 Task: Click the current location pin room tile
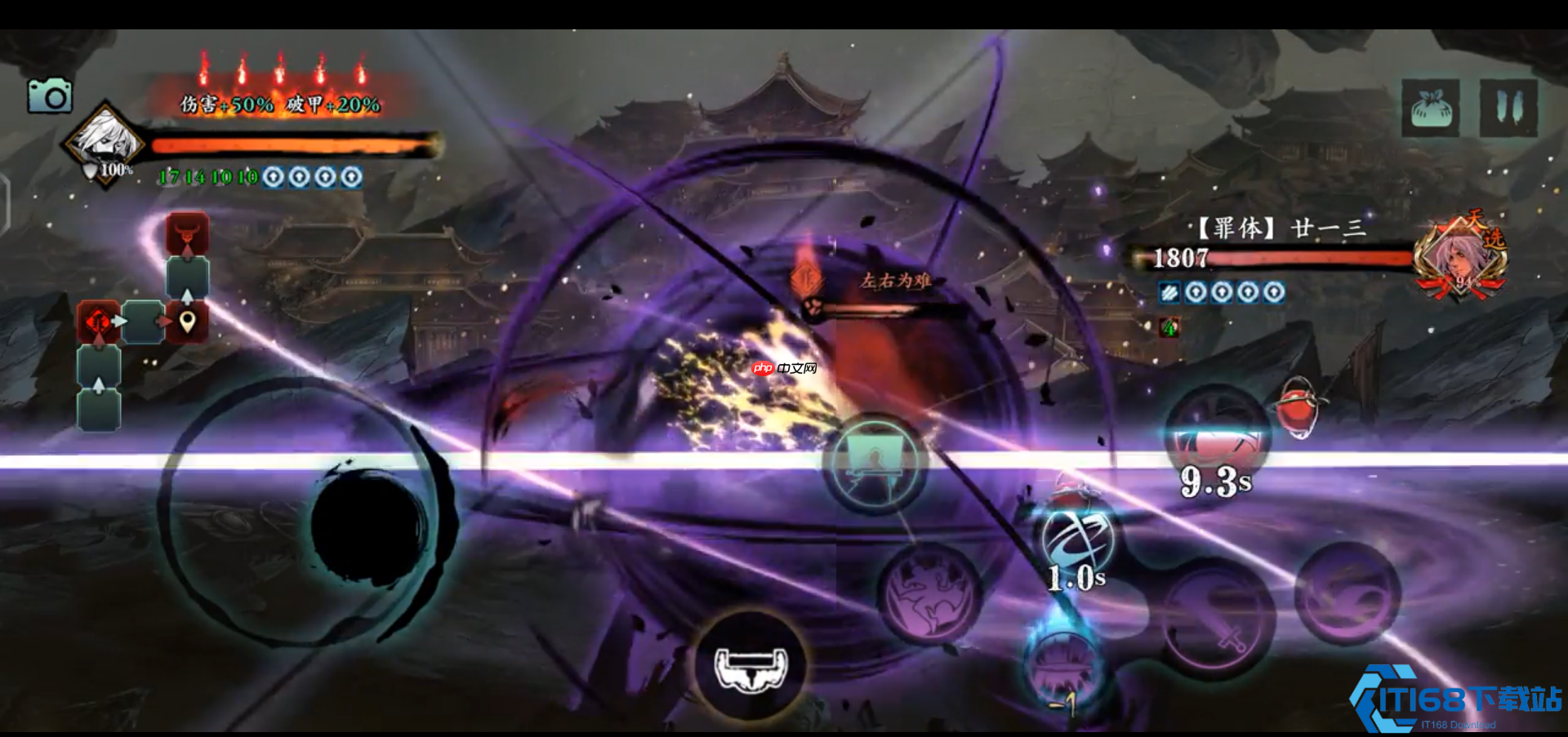point(187,322)
